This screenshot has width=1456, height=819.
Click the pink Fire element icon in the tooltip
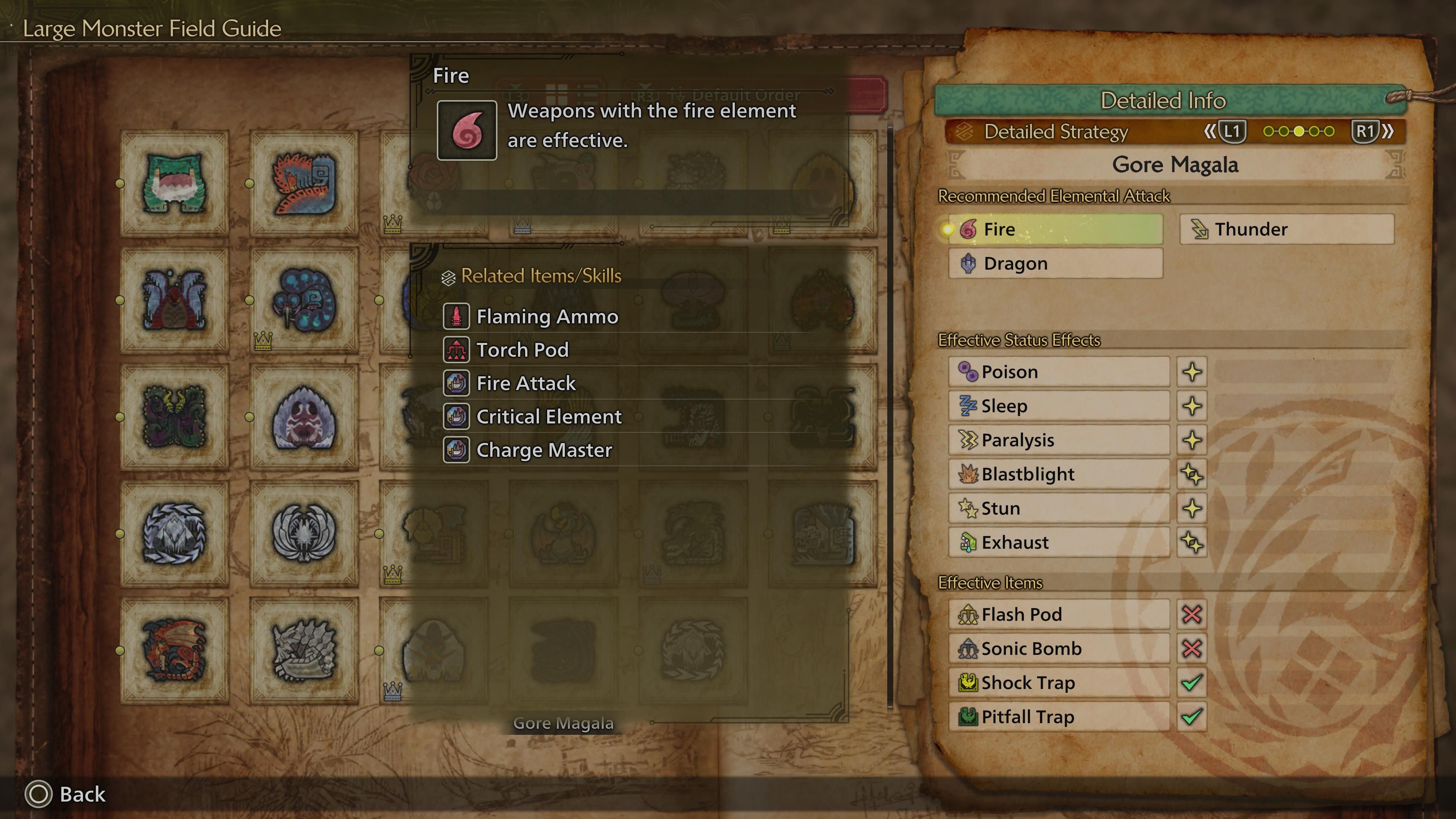pos(467,130)
